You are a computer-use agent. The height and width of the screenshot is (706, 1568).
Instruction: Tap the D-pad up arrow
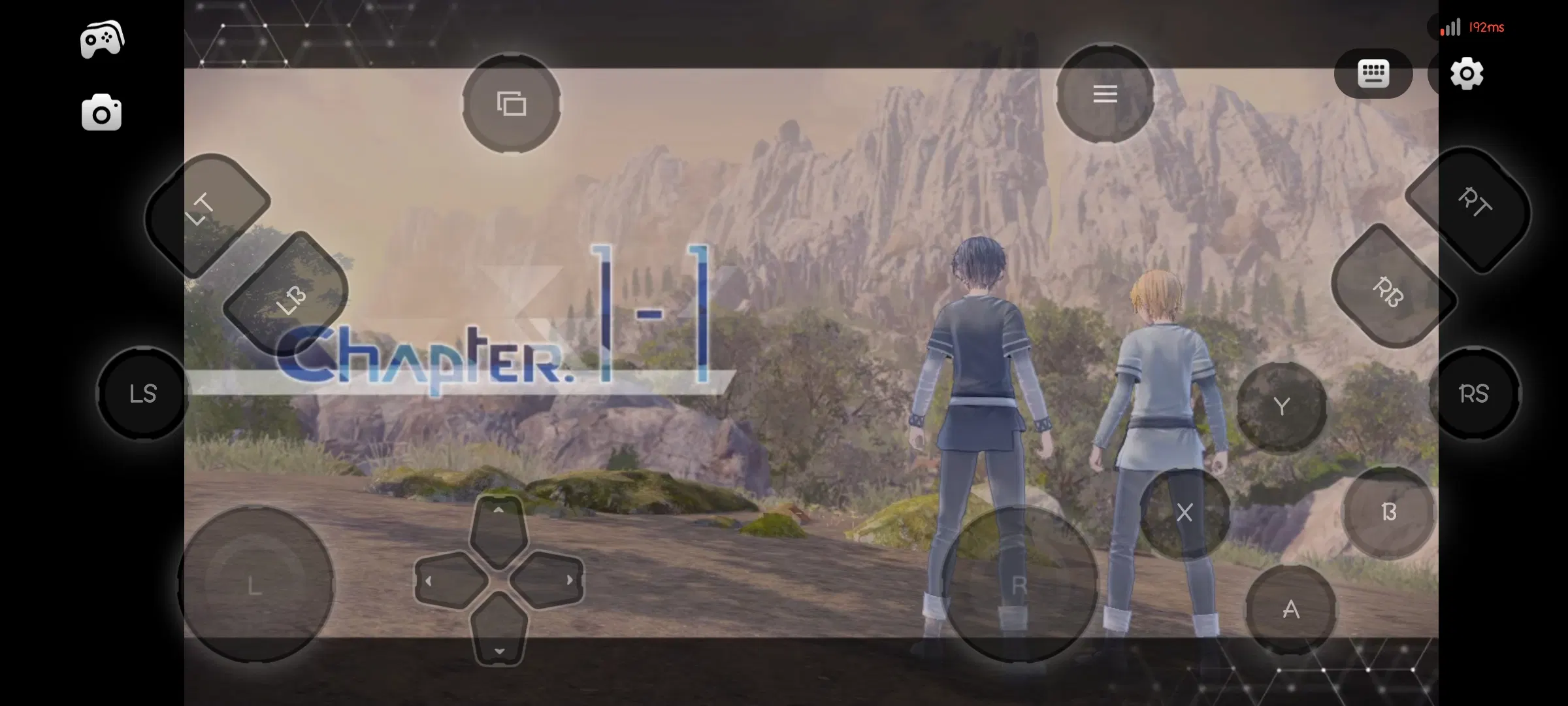point(498,529)
